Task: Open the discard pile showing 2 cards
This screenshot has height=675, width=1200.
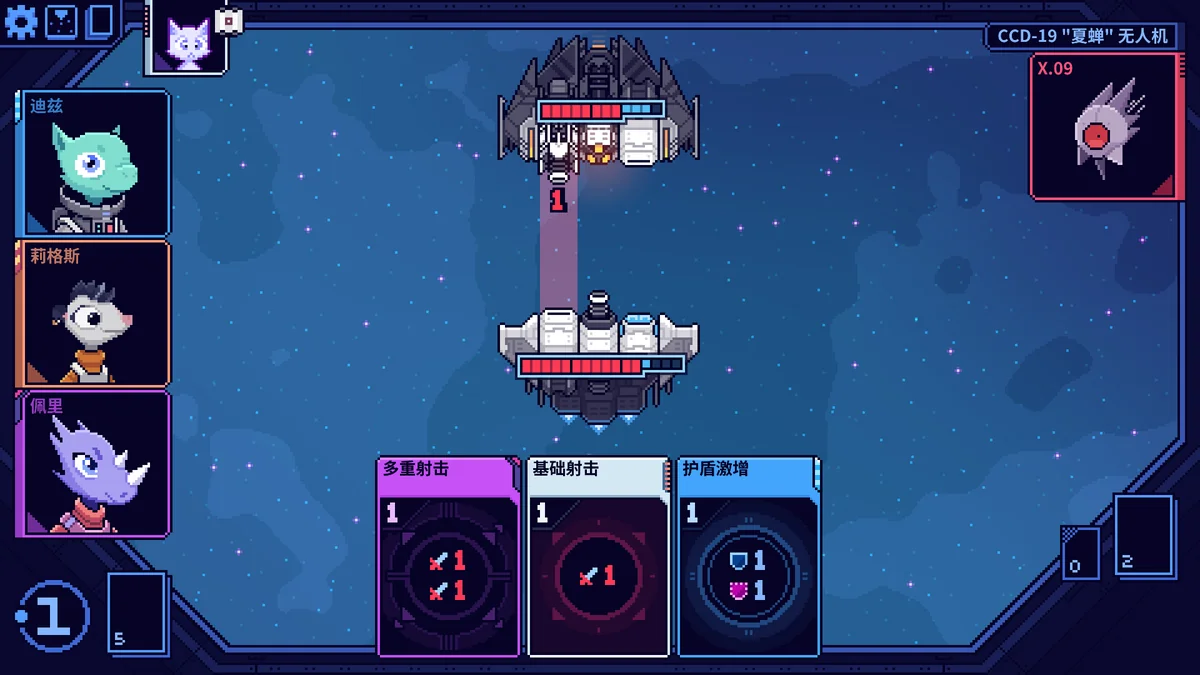Action: coord(1143,535)
